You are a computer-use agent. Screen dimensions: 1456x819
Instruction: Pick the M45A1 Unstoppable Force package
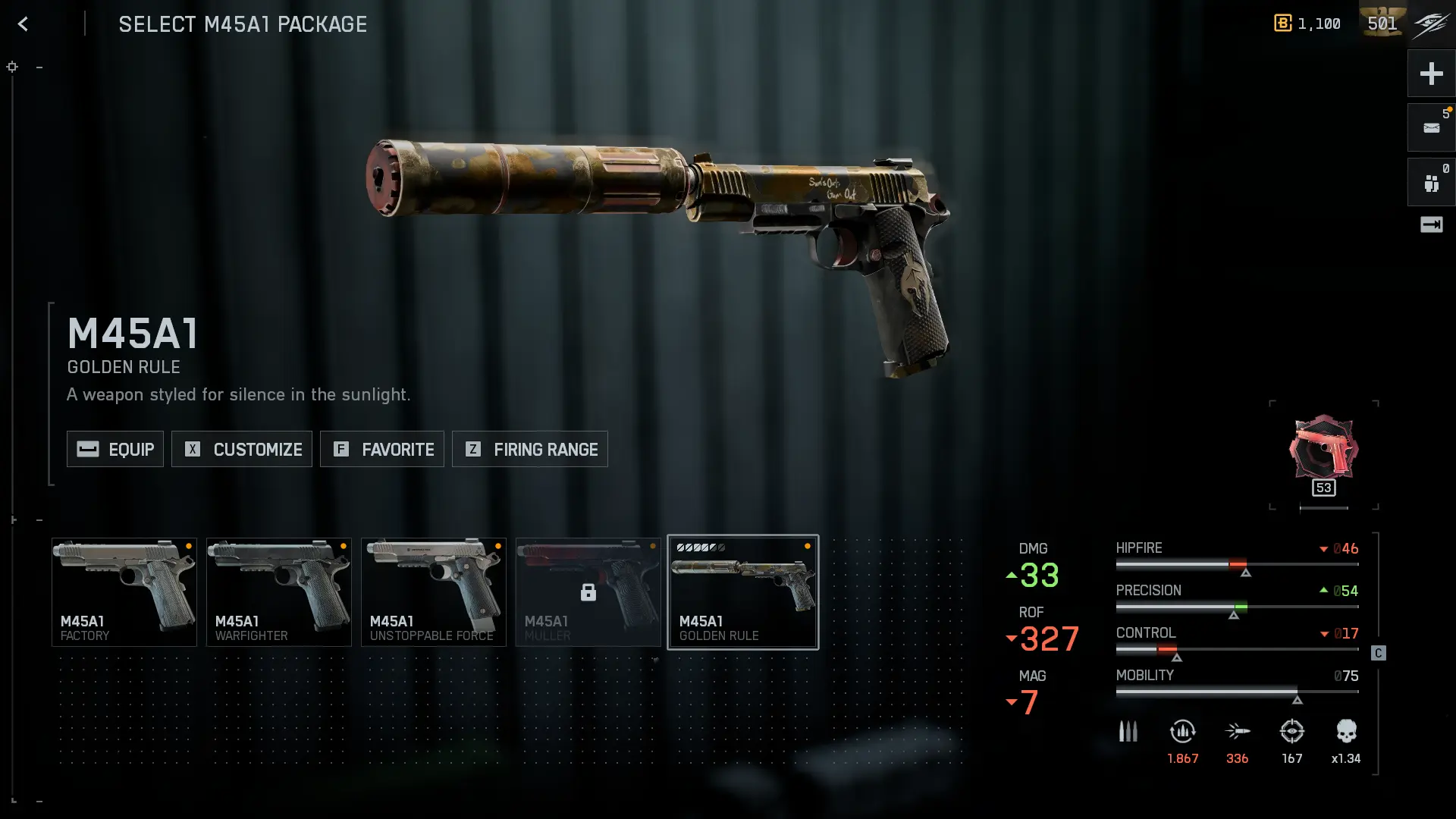434,592
